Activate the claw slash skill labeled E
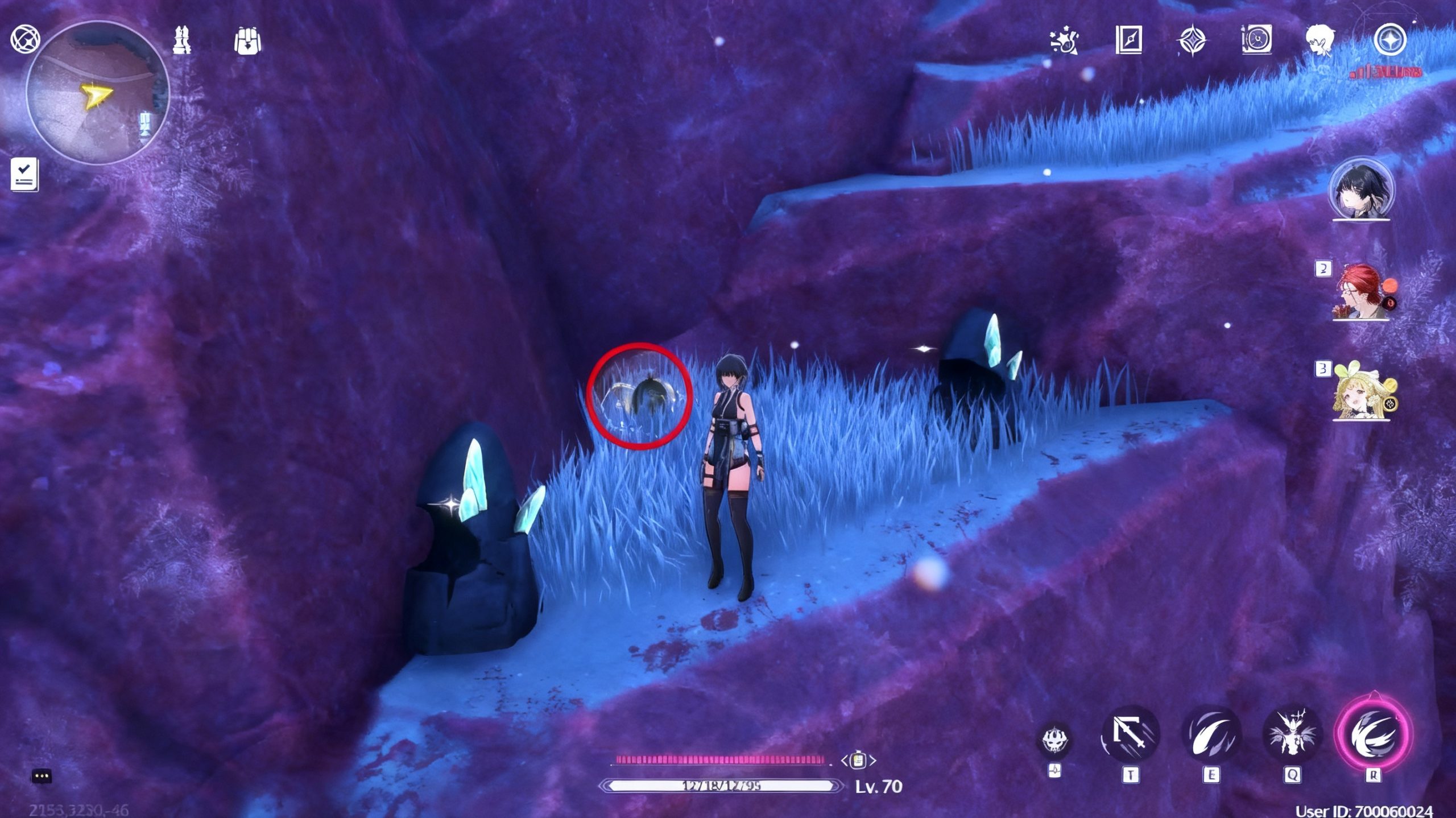Image resolution: width=1456 pixels, height=818 pixels. [x=1211, y=736]
